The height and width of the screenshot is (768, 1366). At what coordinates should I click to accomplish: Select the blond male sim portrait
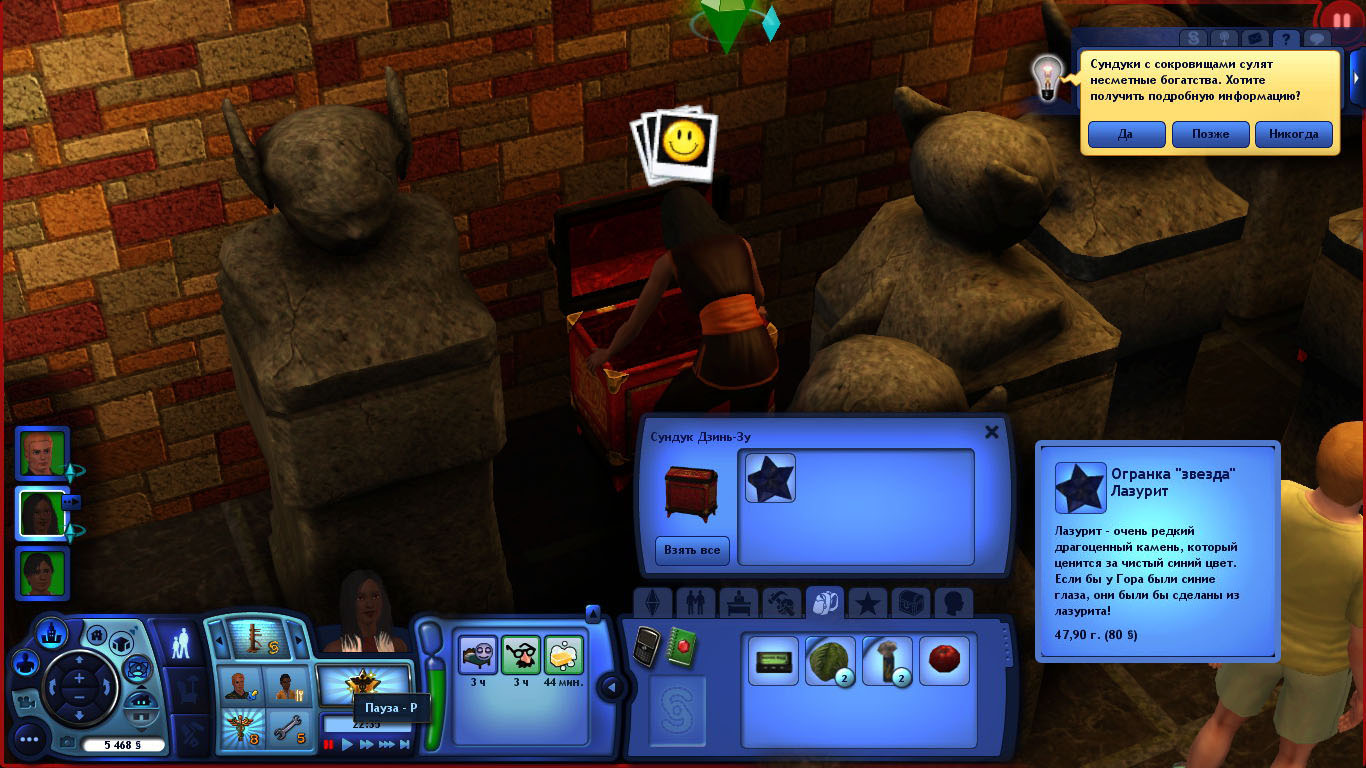(x=43, y=455)
